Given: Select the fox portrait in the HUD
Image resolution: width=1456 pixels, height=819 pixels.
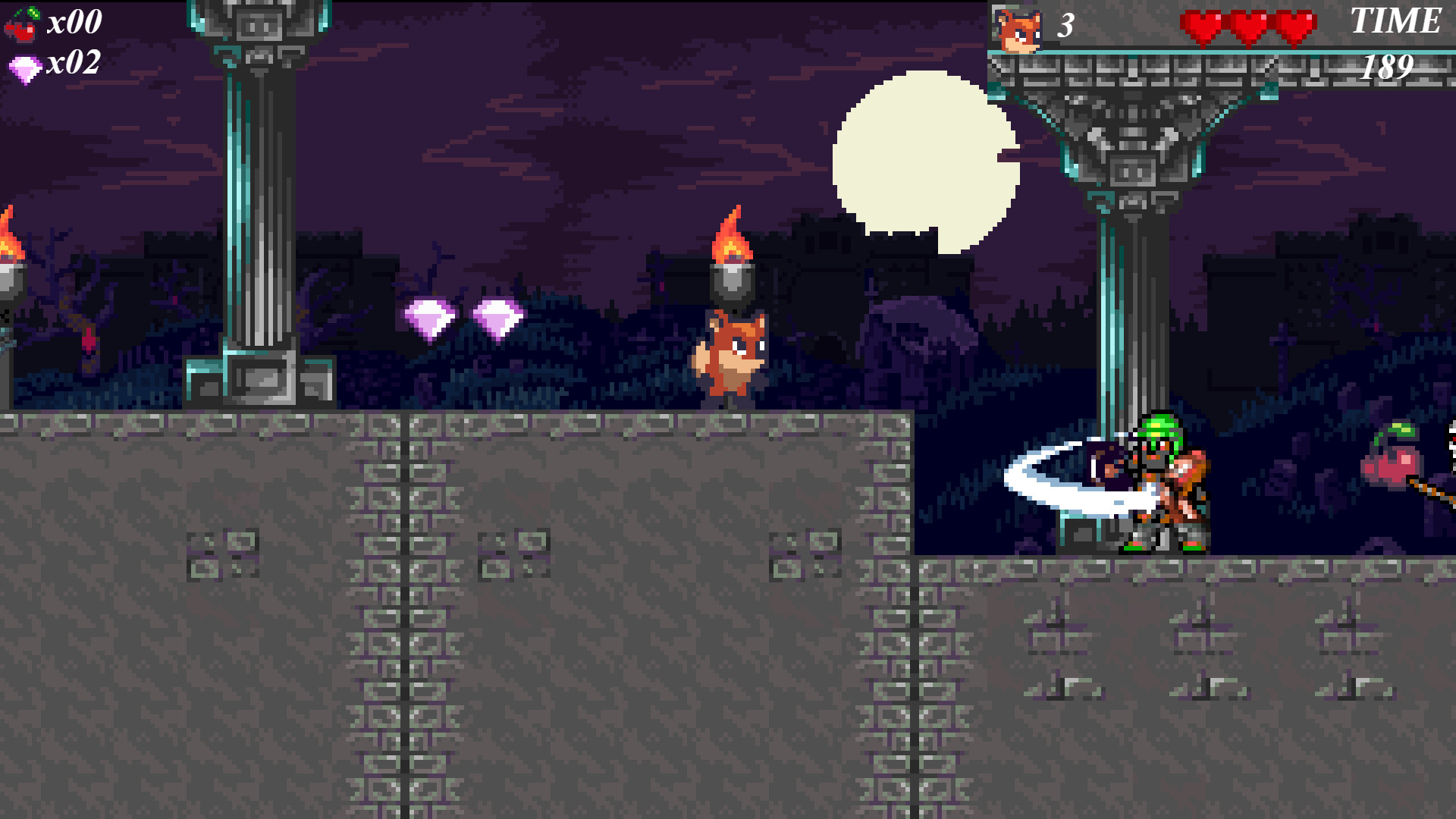Looking at the screenshot, I should tap(1018, 29).
